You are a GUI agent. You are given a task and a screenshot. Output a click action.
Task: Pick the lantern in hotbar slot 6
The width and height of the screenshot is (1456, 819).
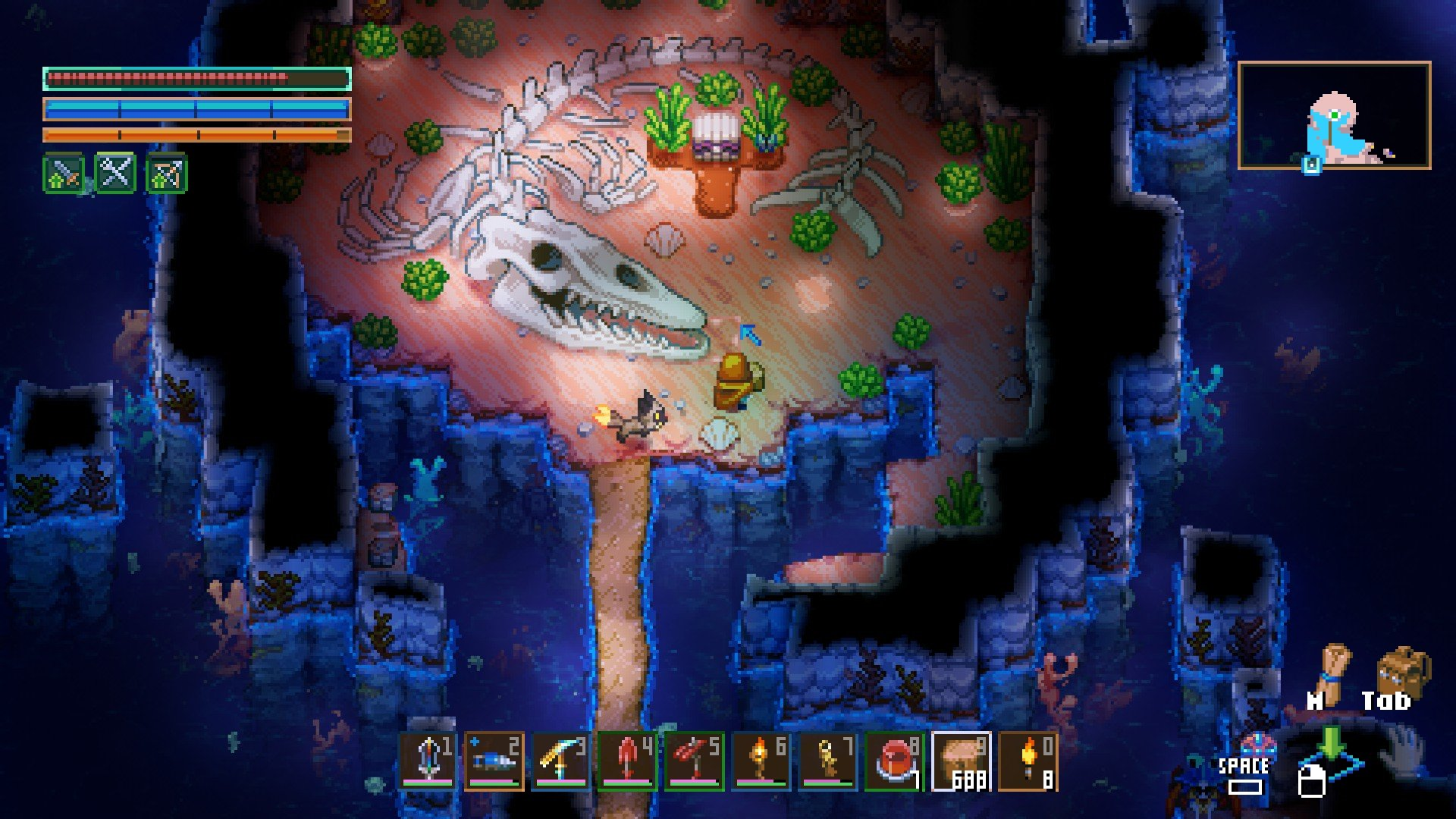point(761,761)
